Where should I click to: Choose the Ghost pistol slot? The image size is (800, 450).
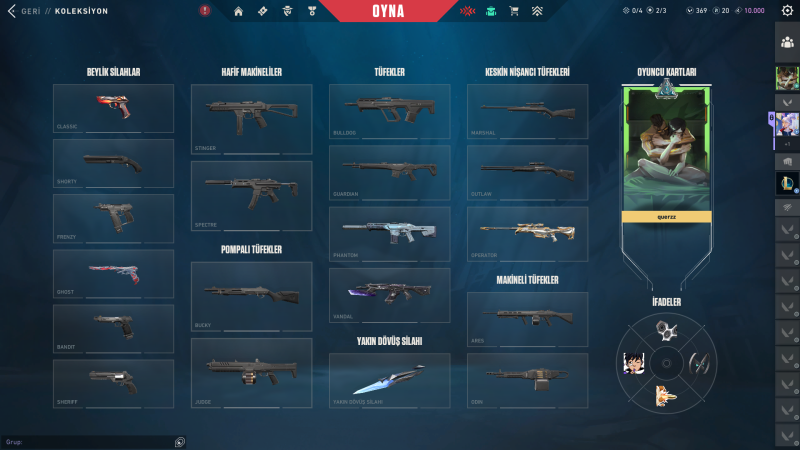point(113,272)
